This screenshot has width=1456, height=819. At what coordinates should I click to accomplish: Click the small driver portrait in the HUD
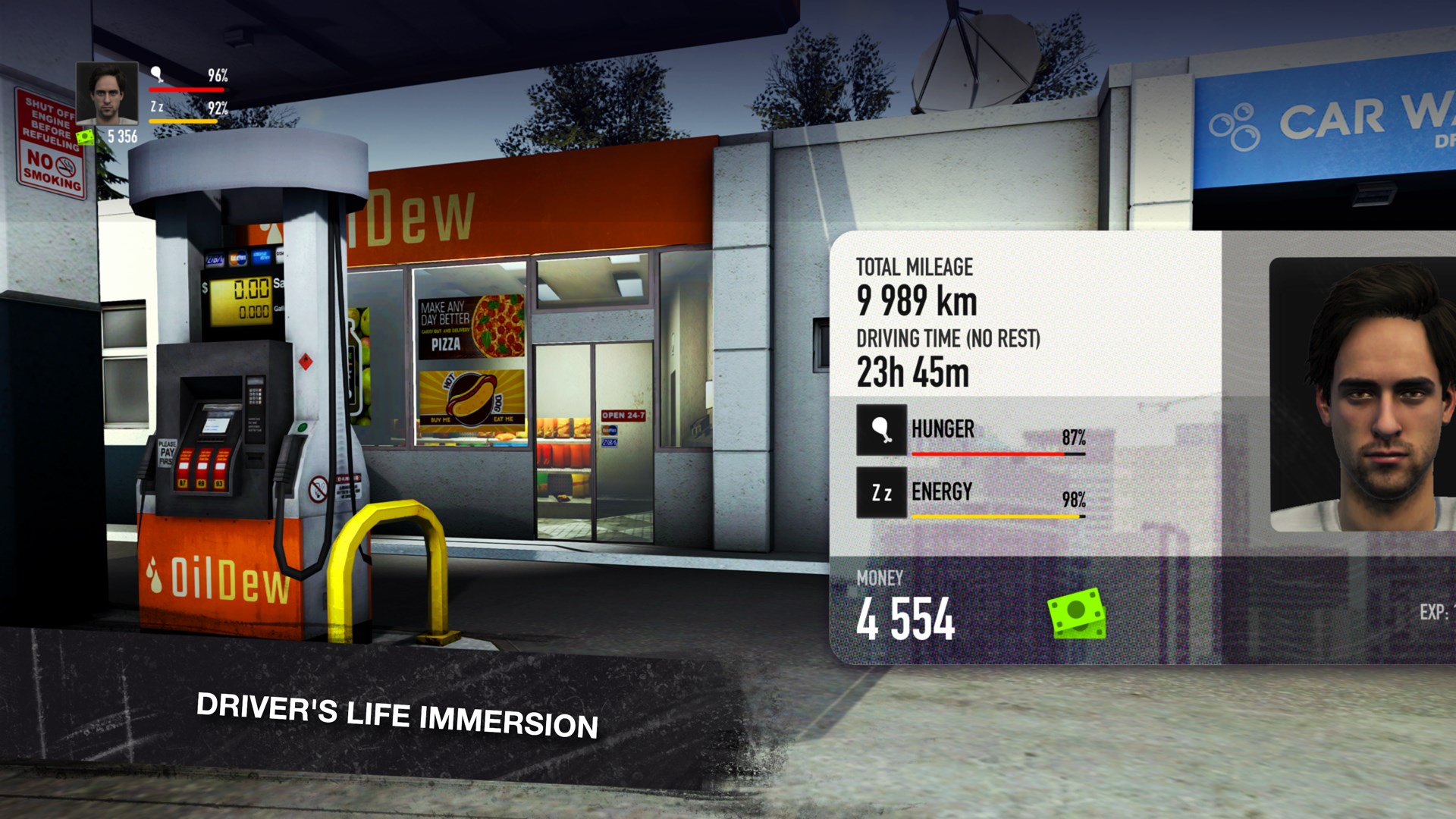click(107, 93)
